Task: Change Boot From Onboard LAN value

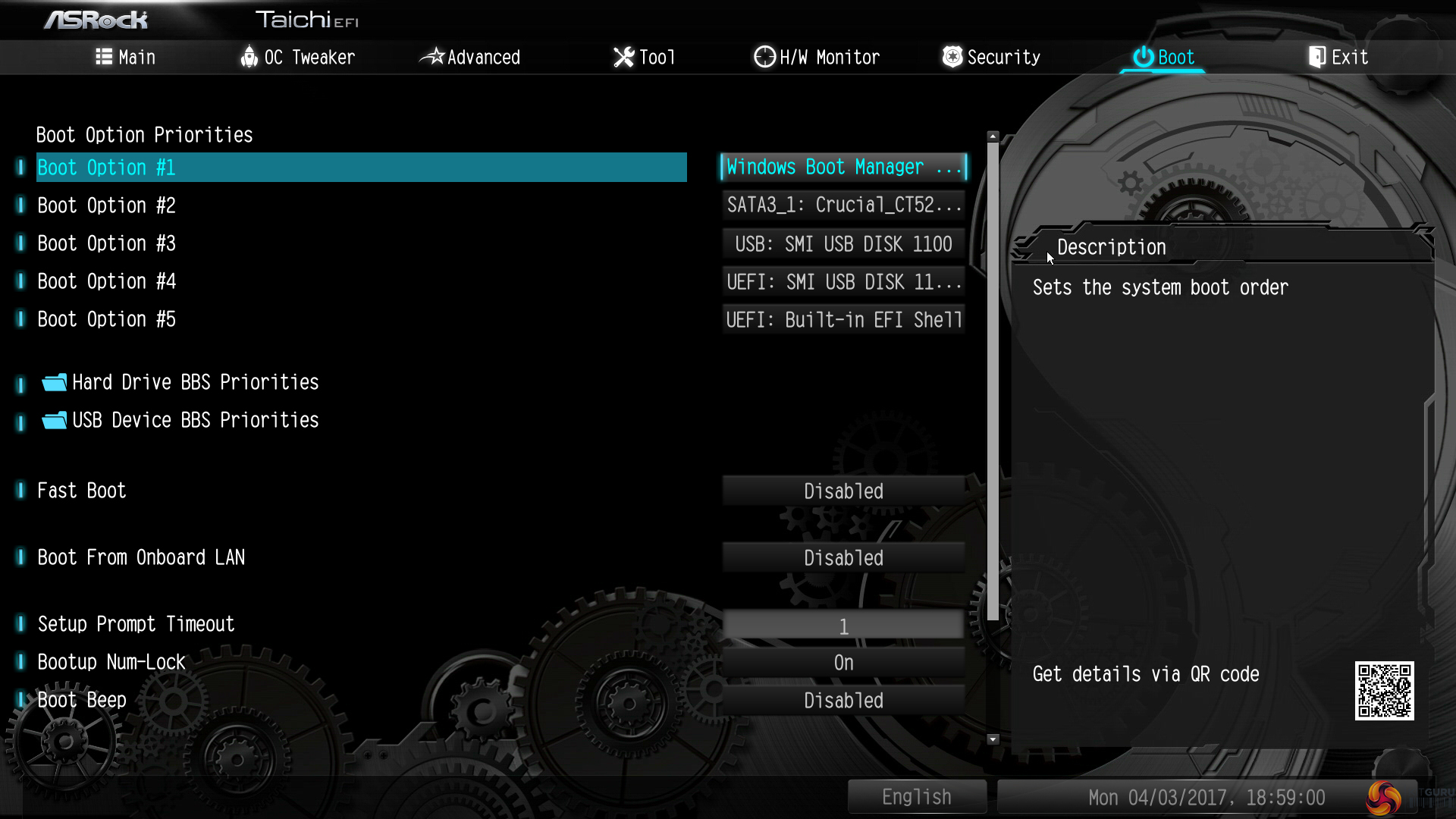Action: [843, 558]
